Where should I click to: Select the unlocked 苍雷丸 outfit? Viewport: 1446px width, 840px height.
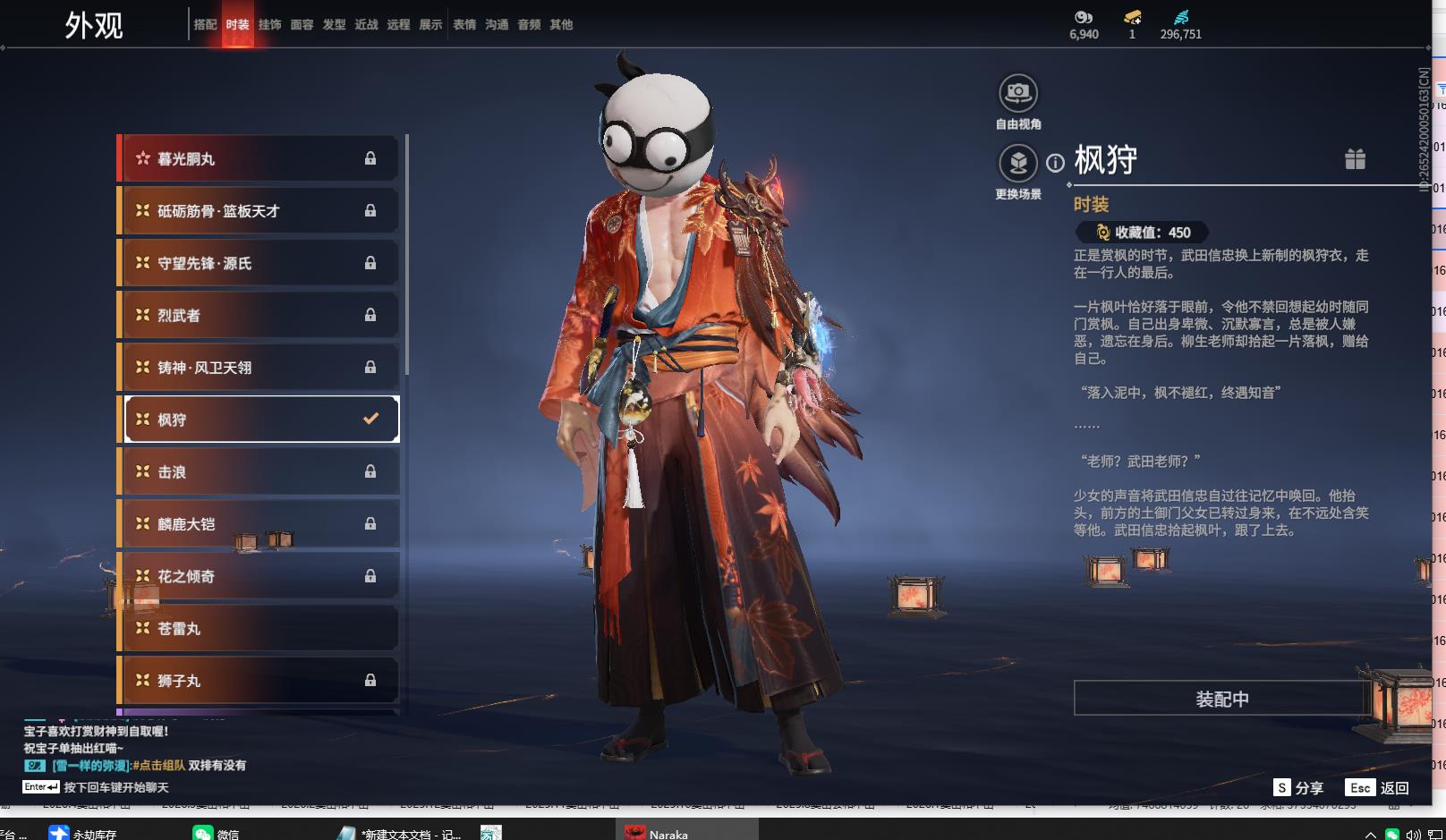[x=259, y=629]
